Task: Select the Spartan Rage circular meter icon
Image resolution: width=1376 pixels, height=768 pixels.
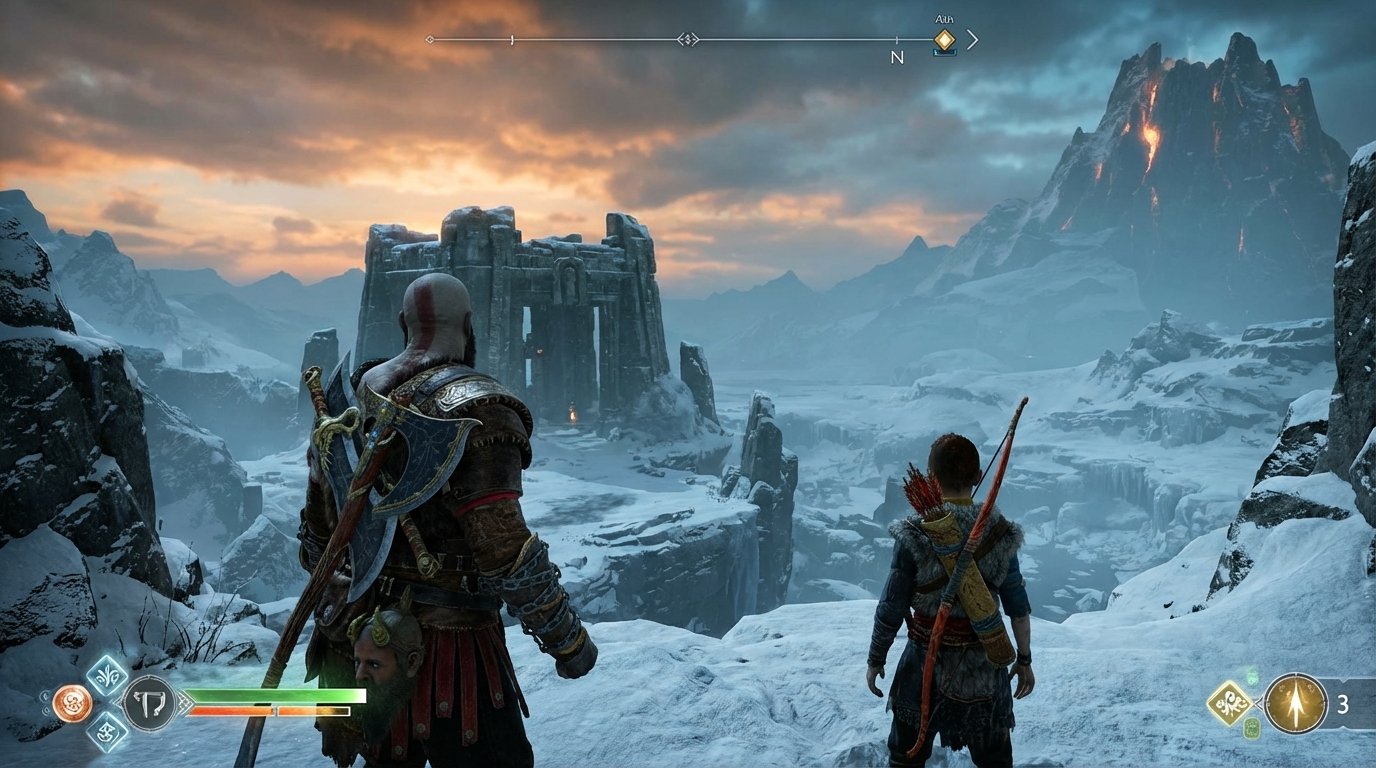Action: pos(73,701)
